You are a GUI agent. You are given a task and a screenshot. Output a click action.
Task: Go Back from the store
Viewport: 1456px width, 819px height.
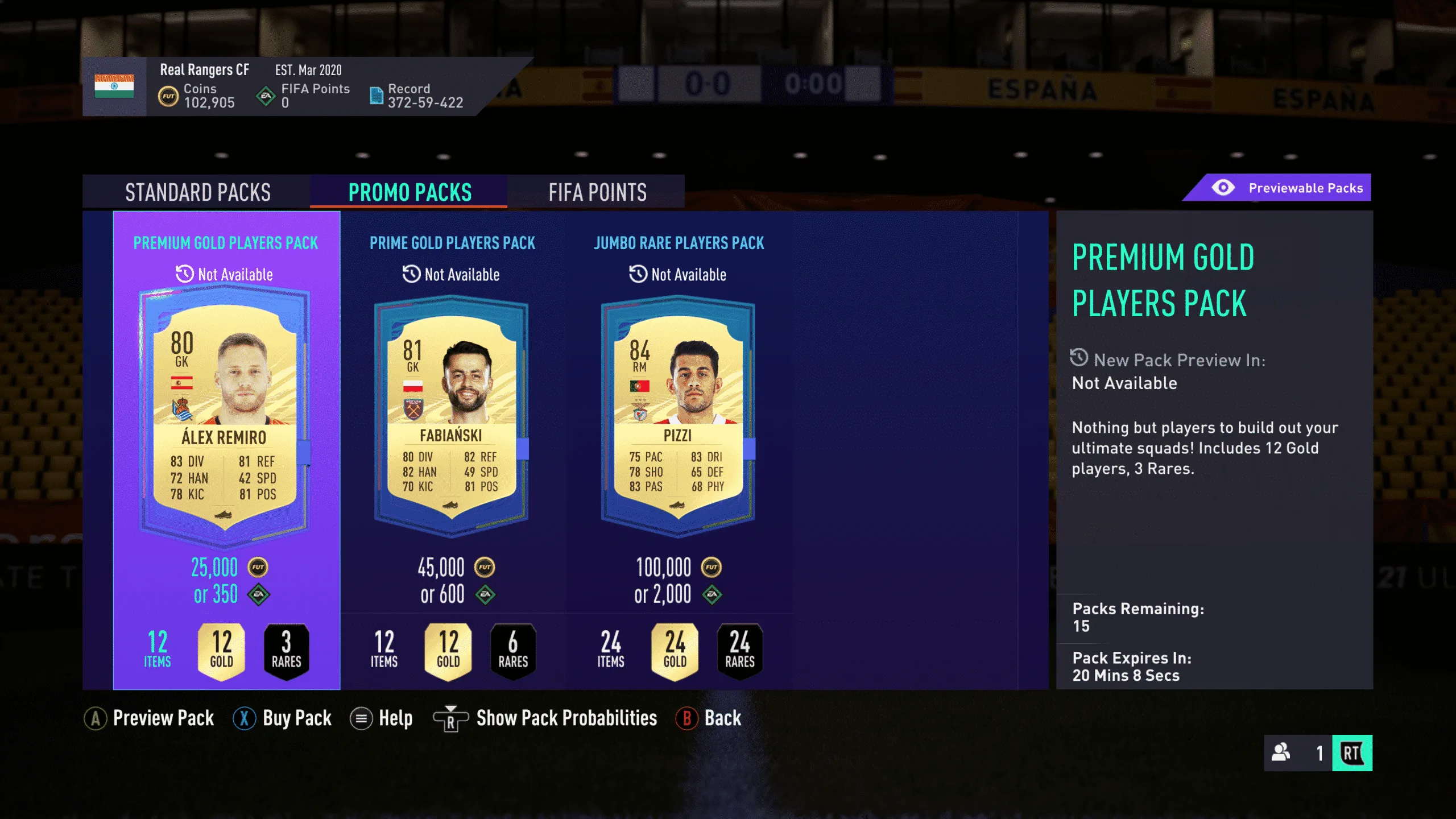point(709,718)
